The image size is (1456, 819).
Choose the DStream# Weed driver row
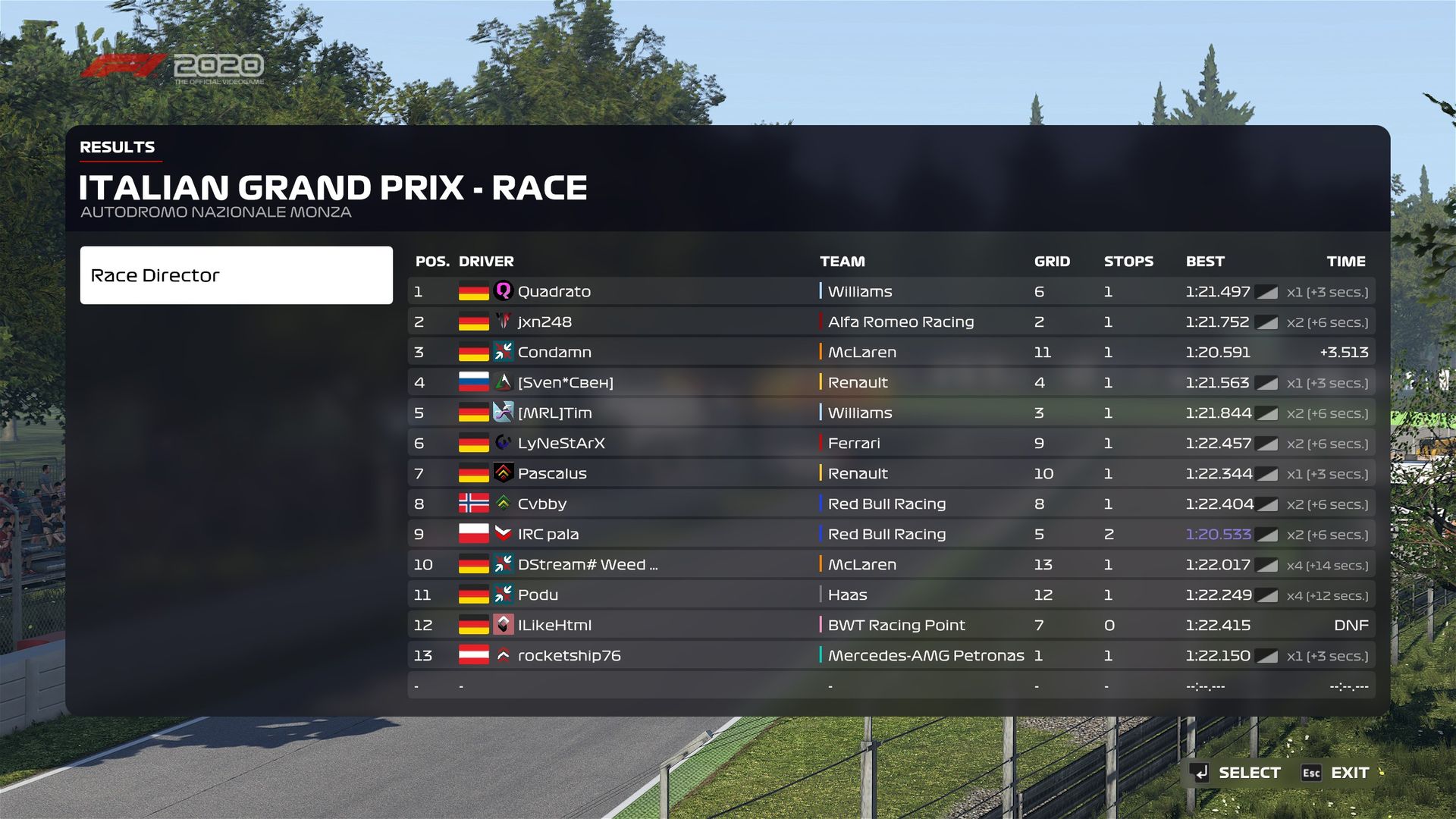[x=891, y=564]
